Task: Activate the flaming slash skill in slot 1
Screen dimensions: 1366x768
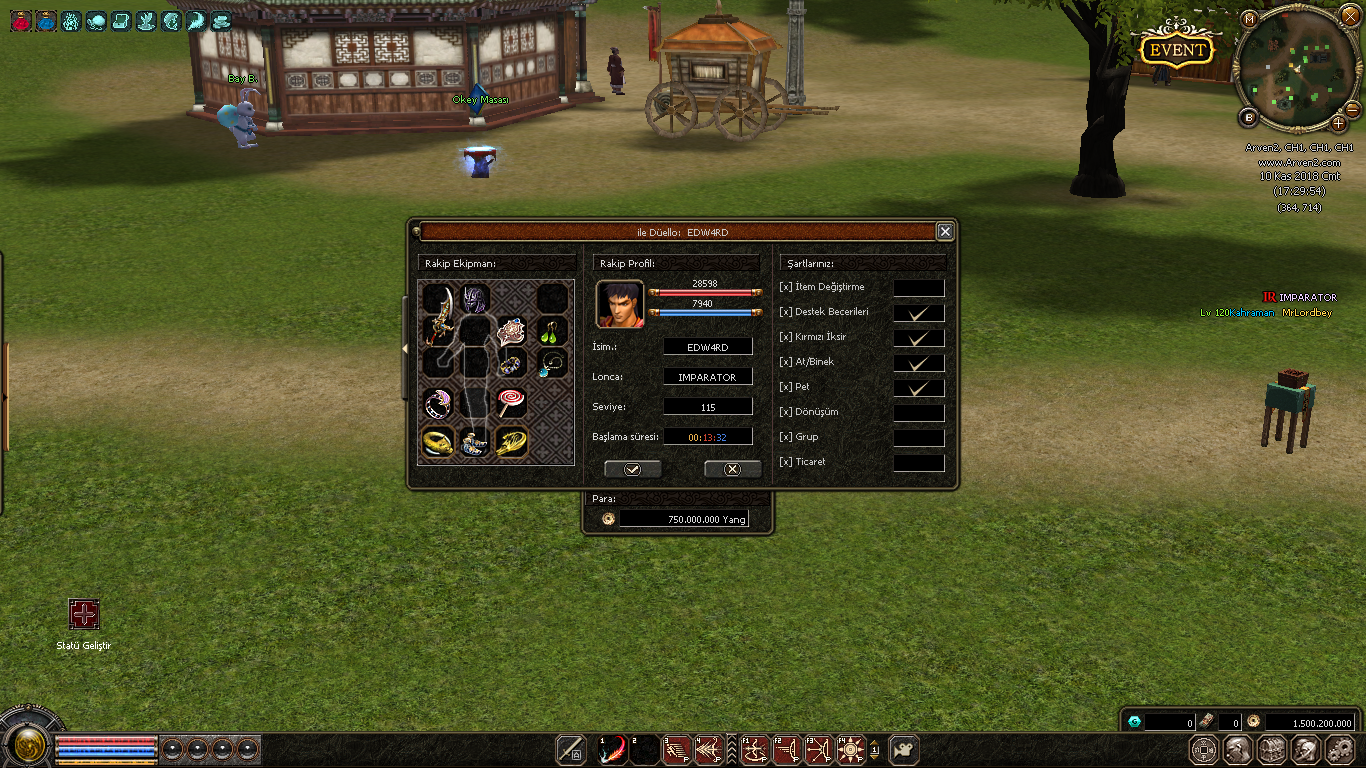Action: pos(612,750)
